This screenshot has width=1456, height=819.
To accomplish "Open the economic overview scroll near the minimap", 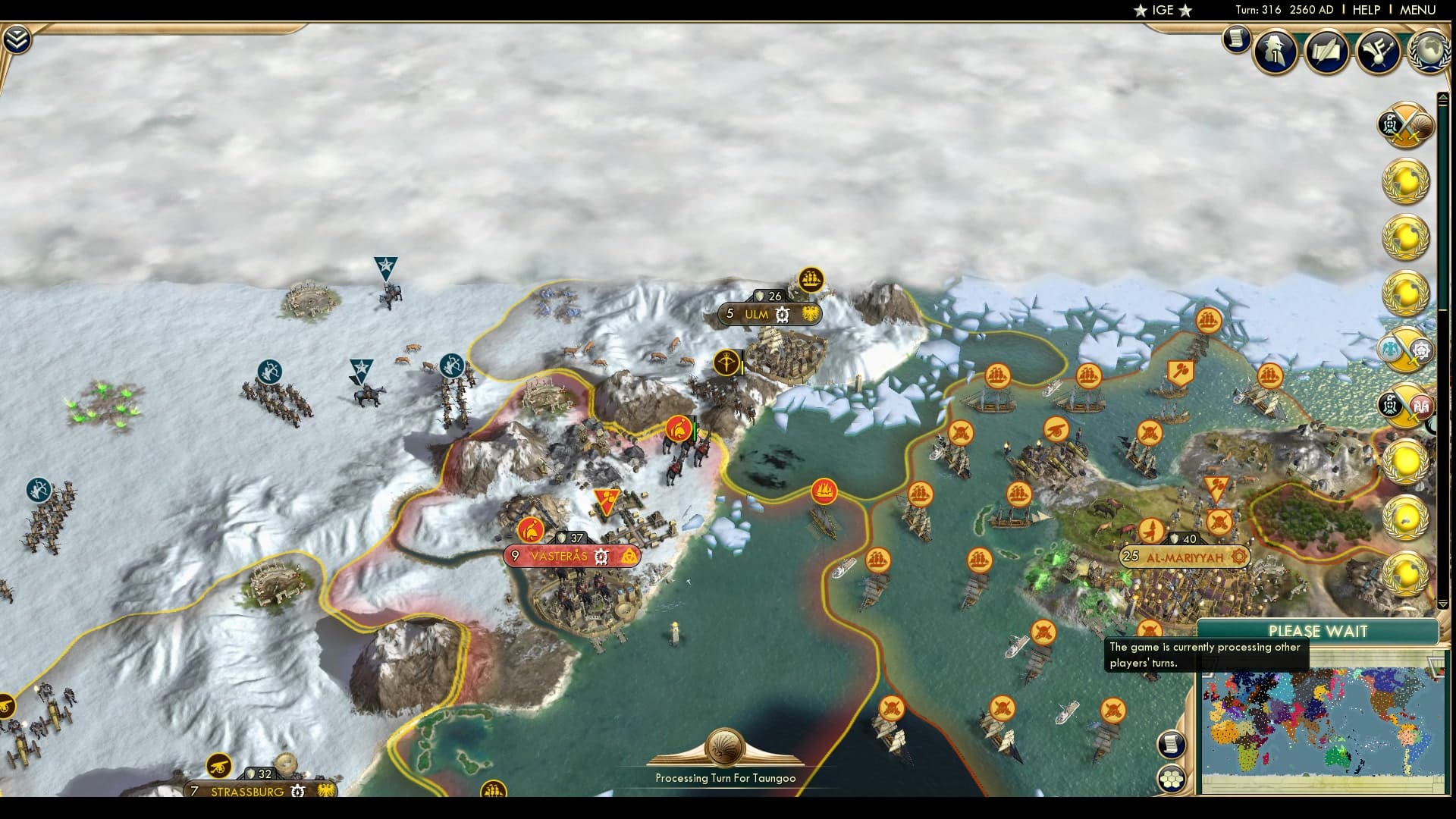I will 1172,744.
